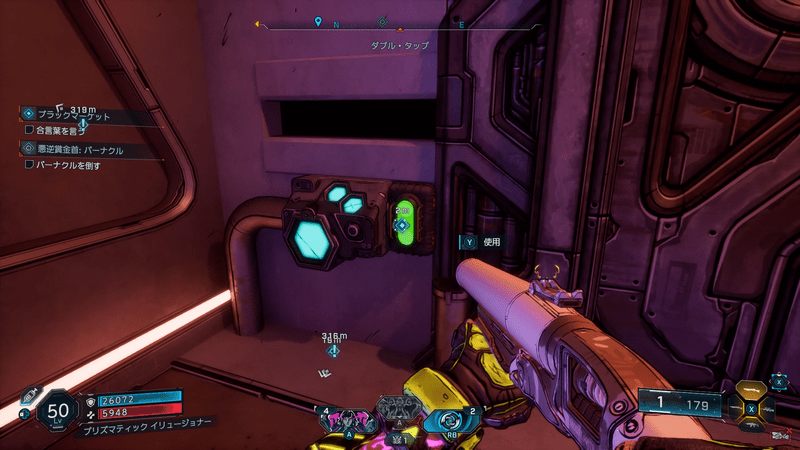Tick the バーナクルを倒す objective checkbox

pyautogui.click(x=30, y=165)
